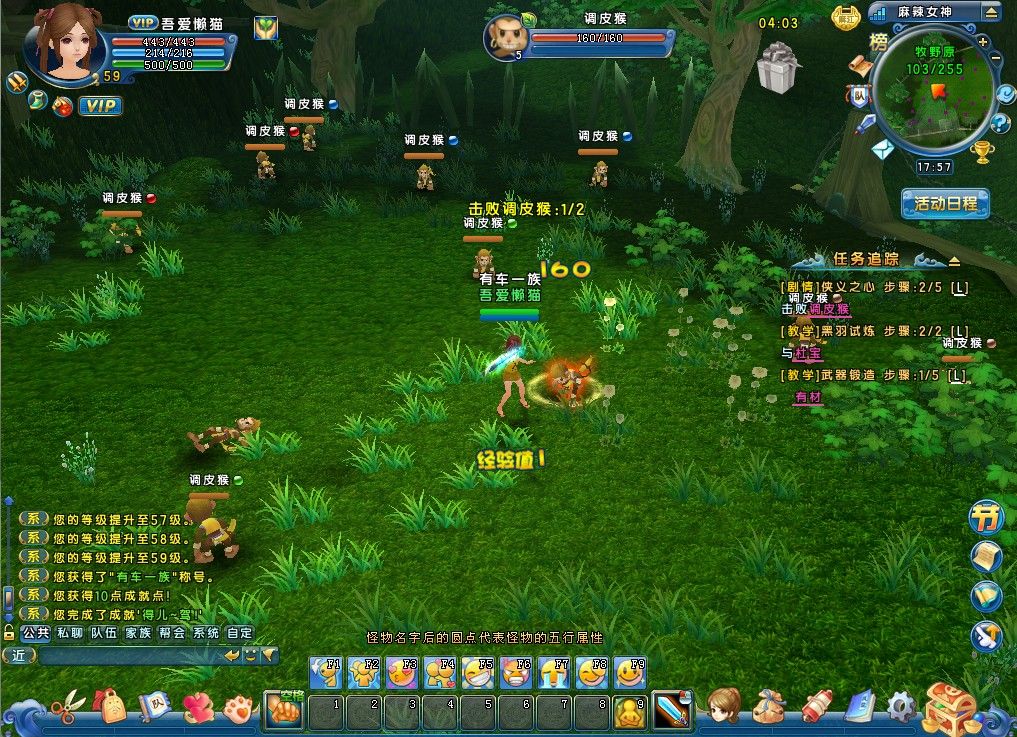Select the 调皮猴 target monkey portrait
Image resolution: width=1017 pixels, height=737 pixels.
tap(506, 38)
